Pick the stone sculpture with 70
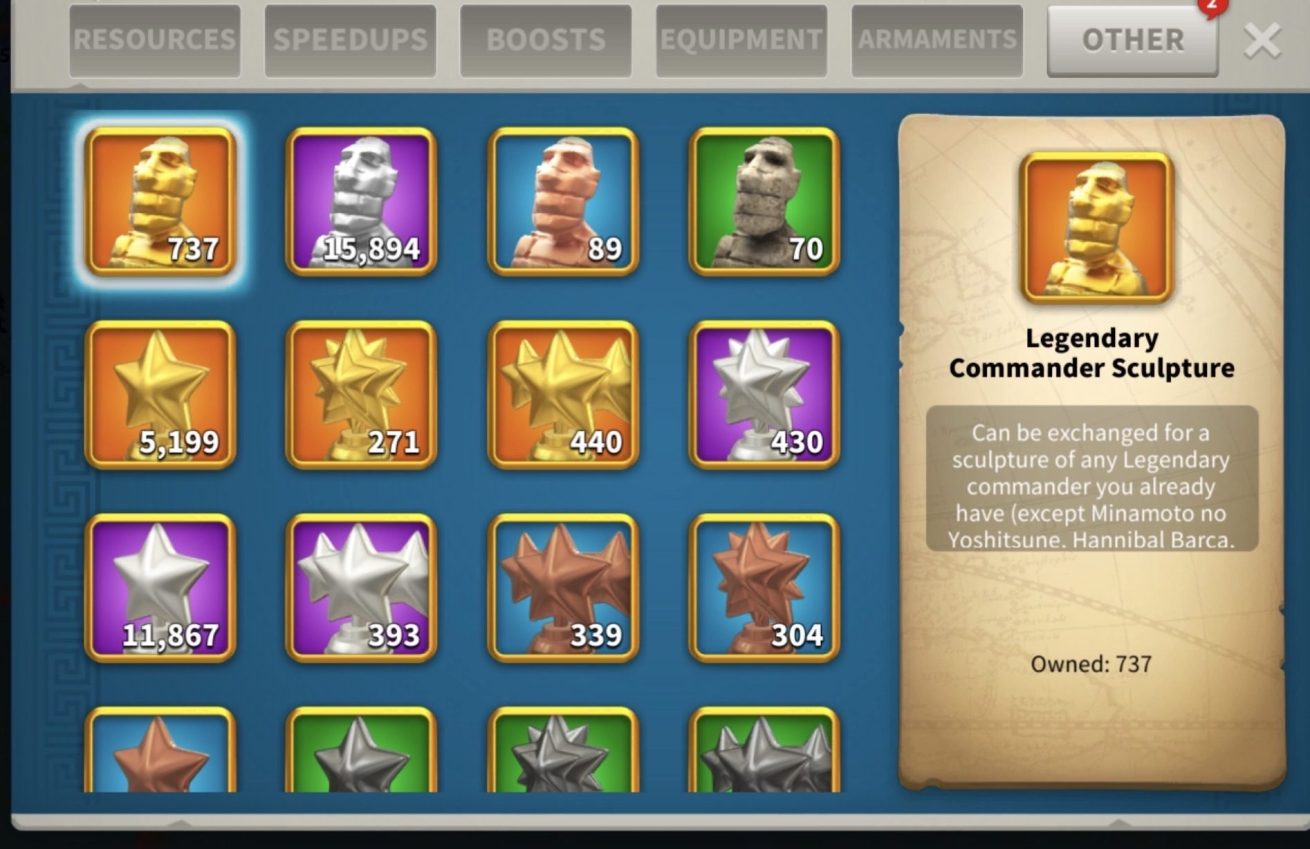 [x=764, y=201]
